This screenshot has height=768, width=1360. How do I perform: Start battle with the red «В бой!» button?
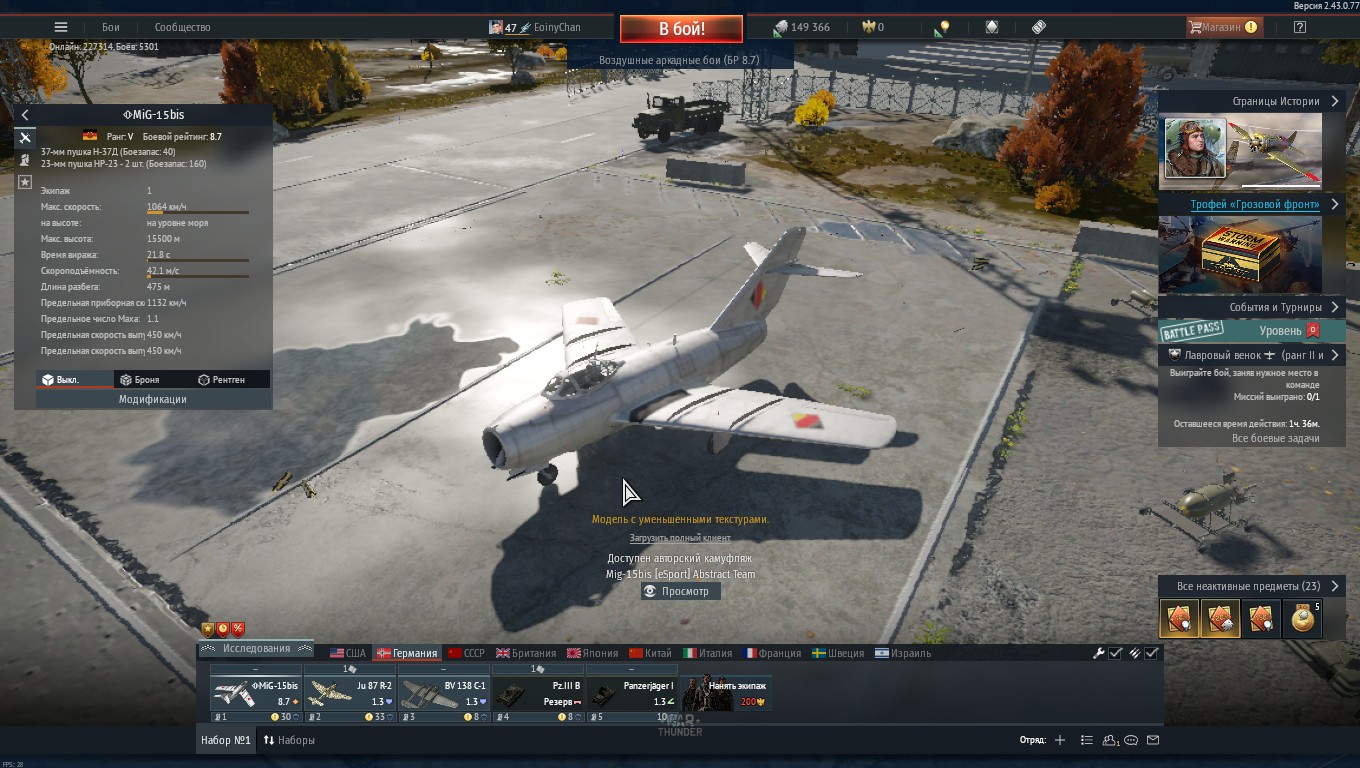click(681, 29)
